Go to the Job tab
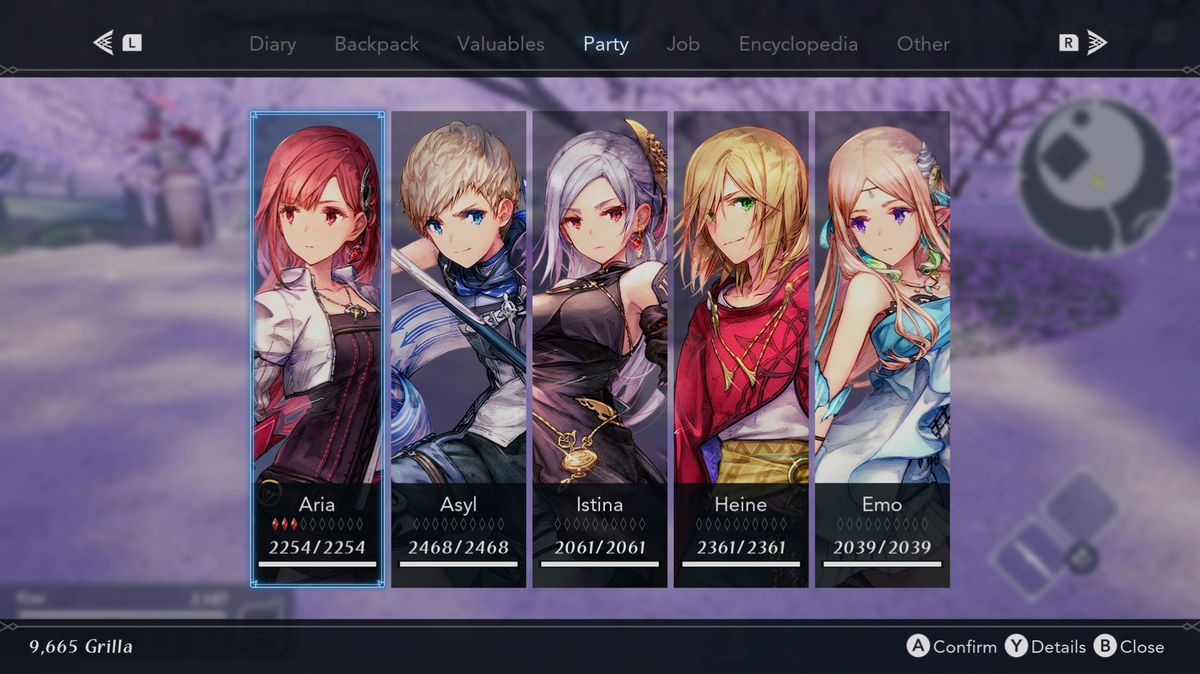The image size is (1200, 674). pyautogui.click(x=683, y=44)
